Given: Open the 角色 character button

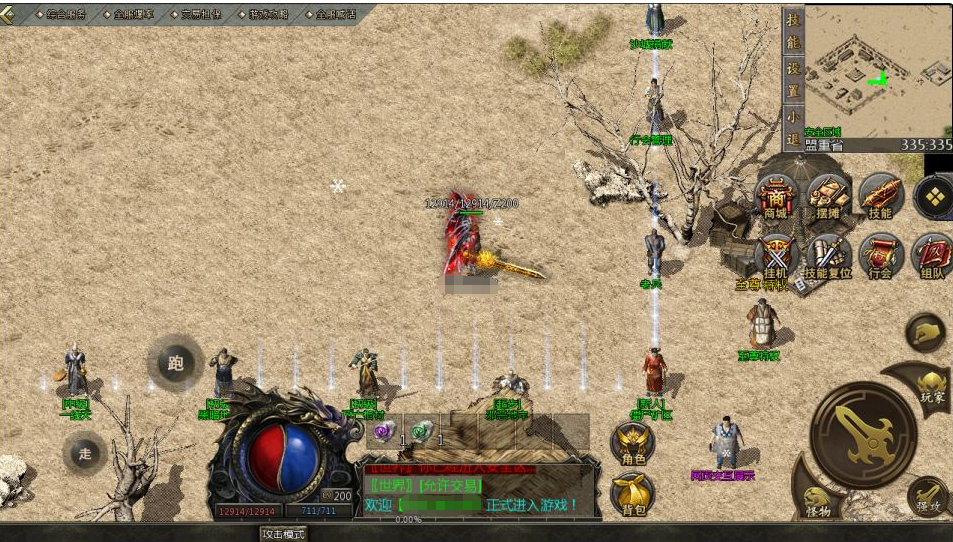Looking at the screenshot, I should pyautogui.click(x=632, y=443).
